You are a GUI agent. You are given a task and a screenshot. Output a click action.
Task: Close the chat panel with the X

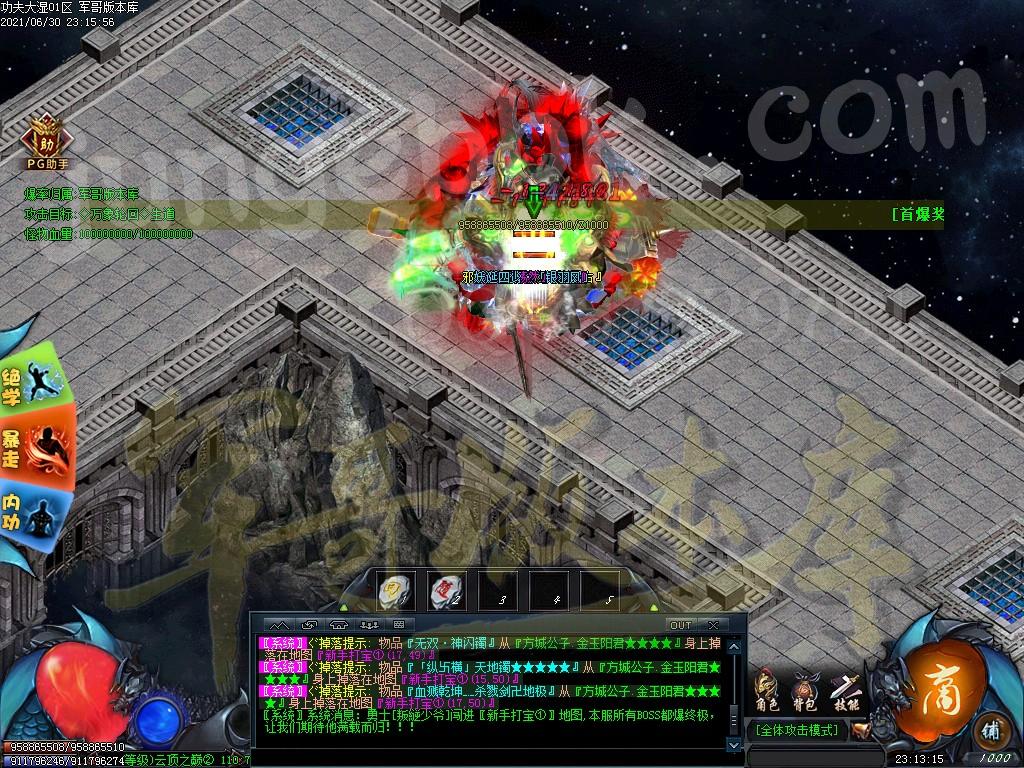(713, 625)
